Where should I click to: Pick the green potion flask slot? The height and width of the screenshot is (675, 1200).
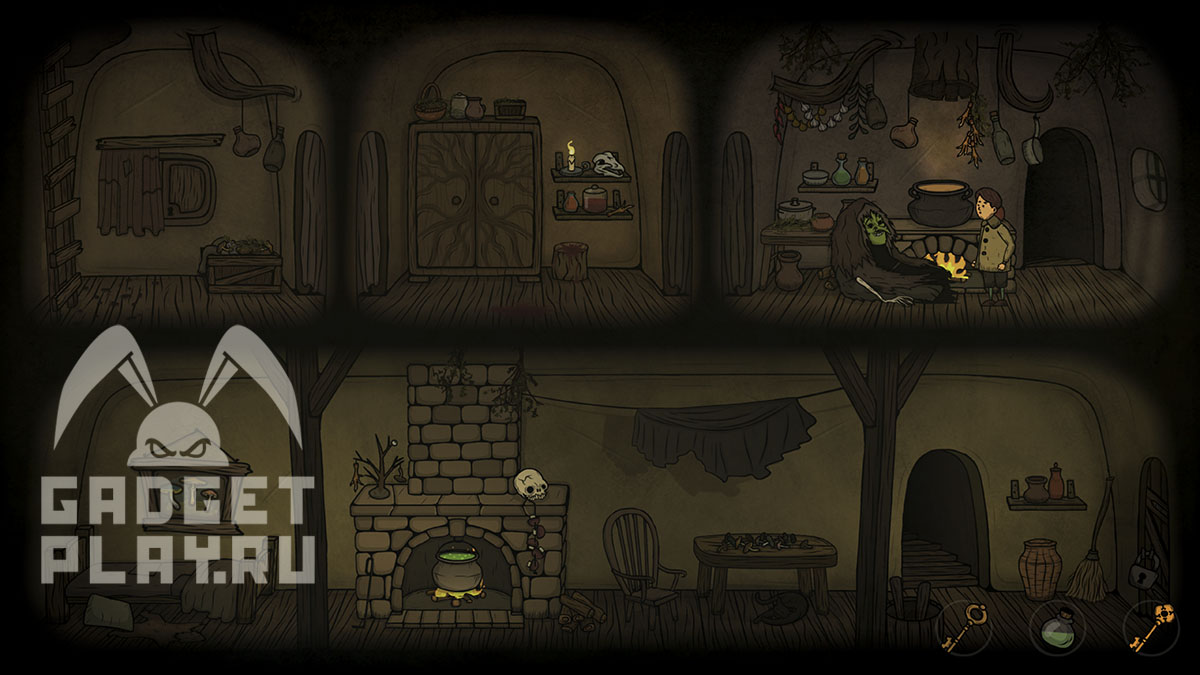pyautogui.click(x=1057, y=630)
